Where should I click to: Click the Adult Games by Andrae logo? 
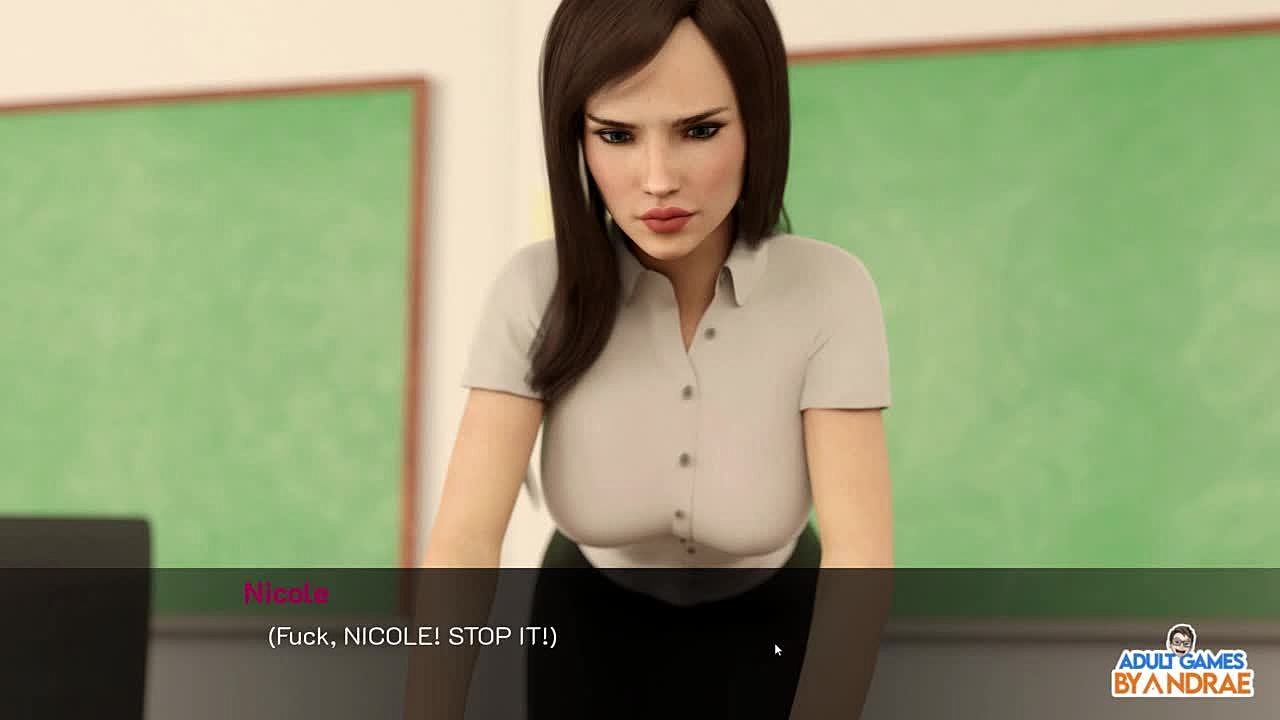1183,663
